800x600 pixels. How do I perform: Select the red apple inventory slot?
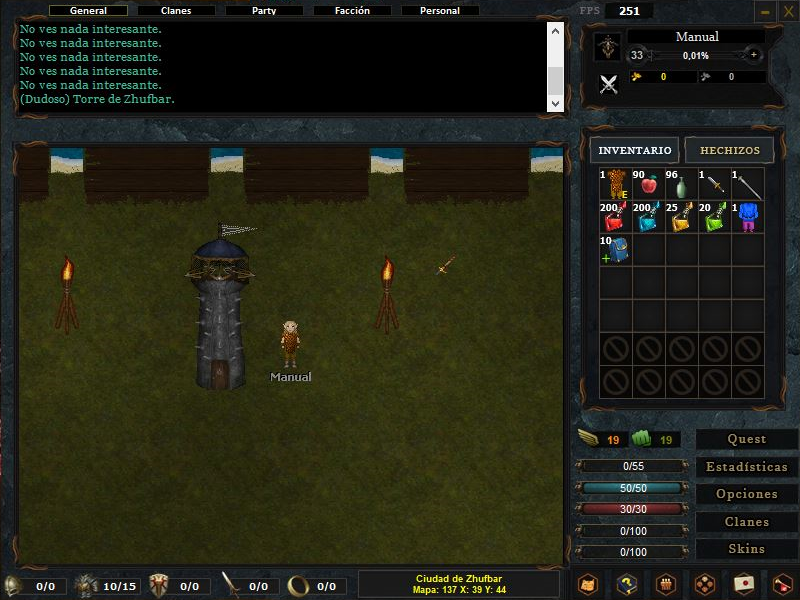click(648, 184)
